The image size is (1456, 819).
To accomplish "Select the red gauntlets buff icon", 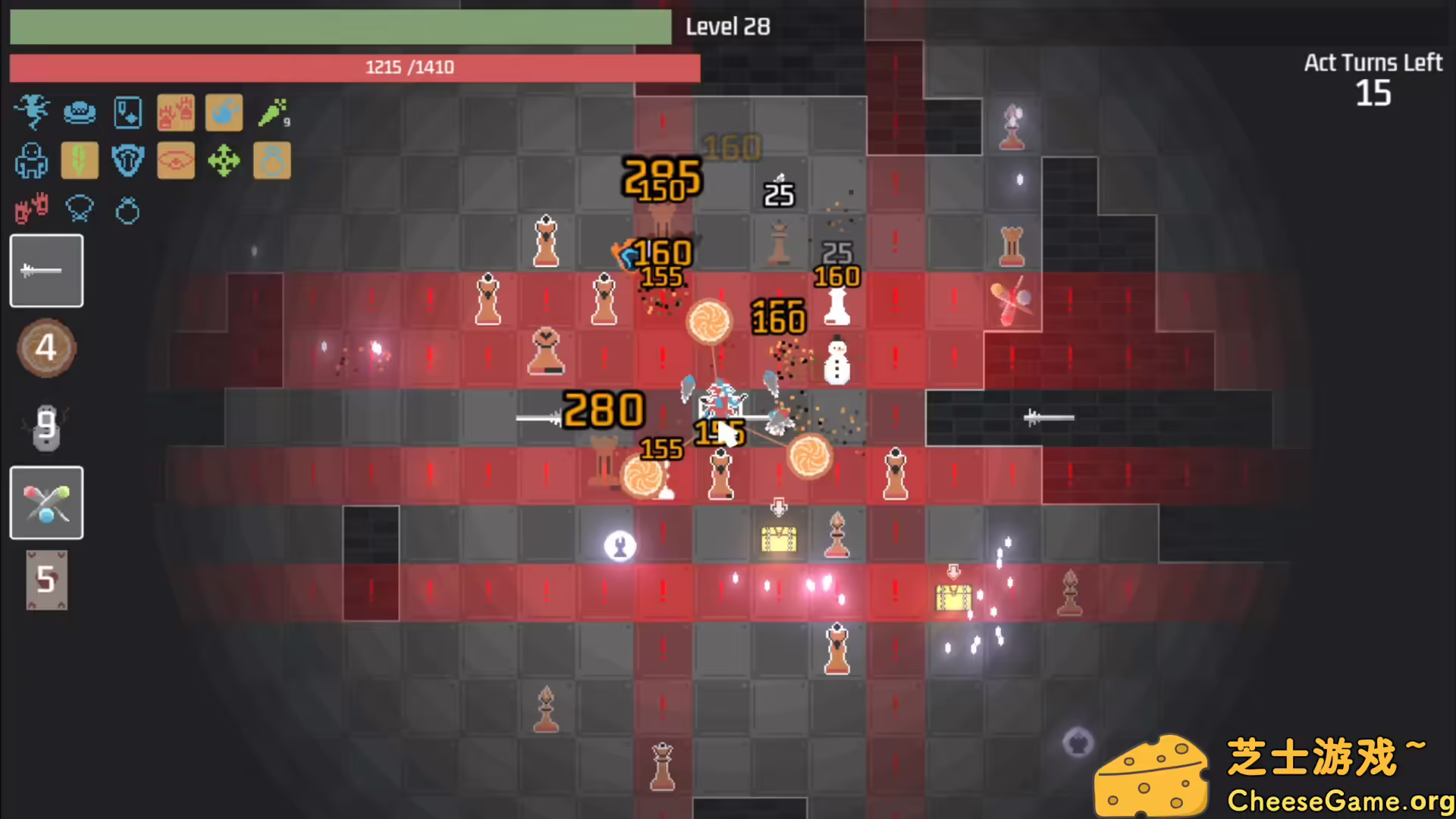I will click(x=176, y=112).
